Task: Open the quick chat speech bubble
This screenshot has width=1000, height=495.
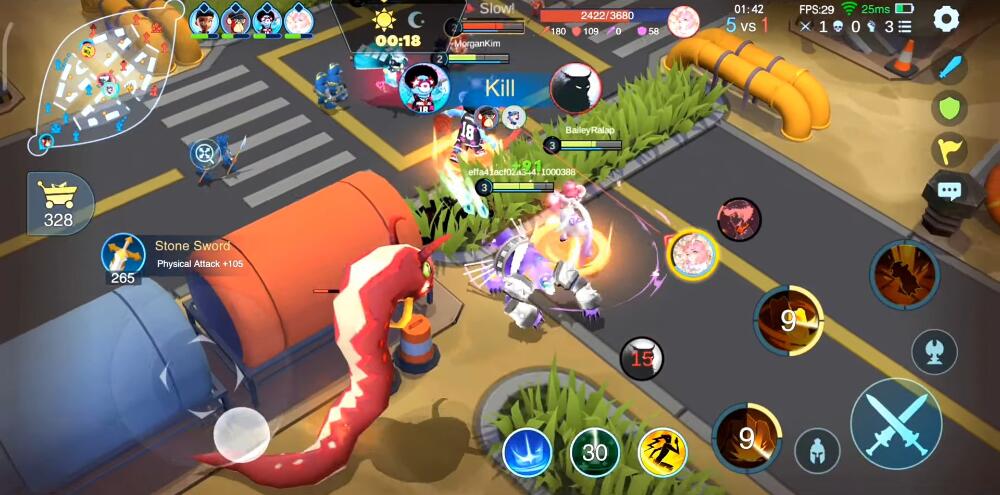Action: point(949,192)
